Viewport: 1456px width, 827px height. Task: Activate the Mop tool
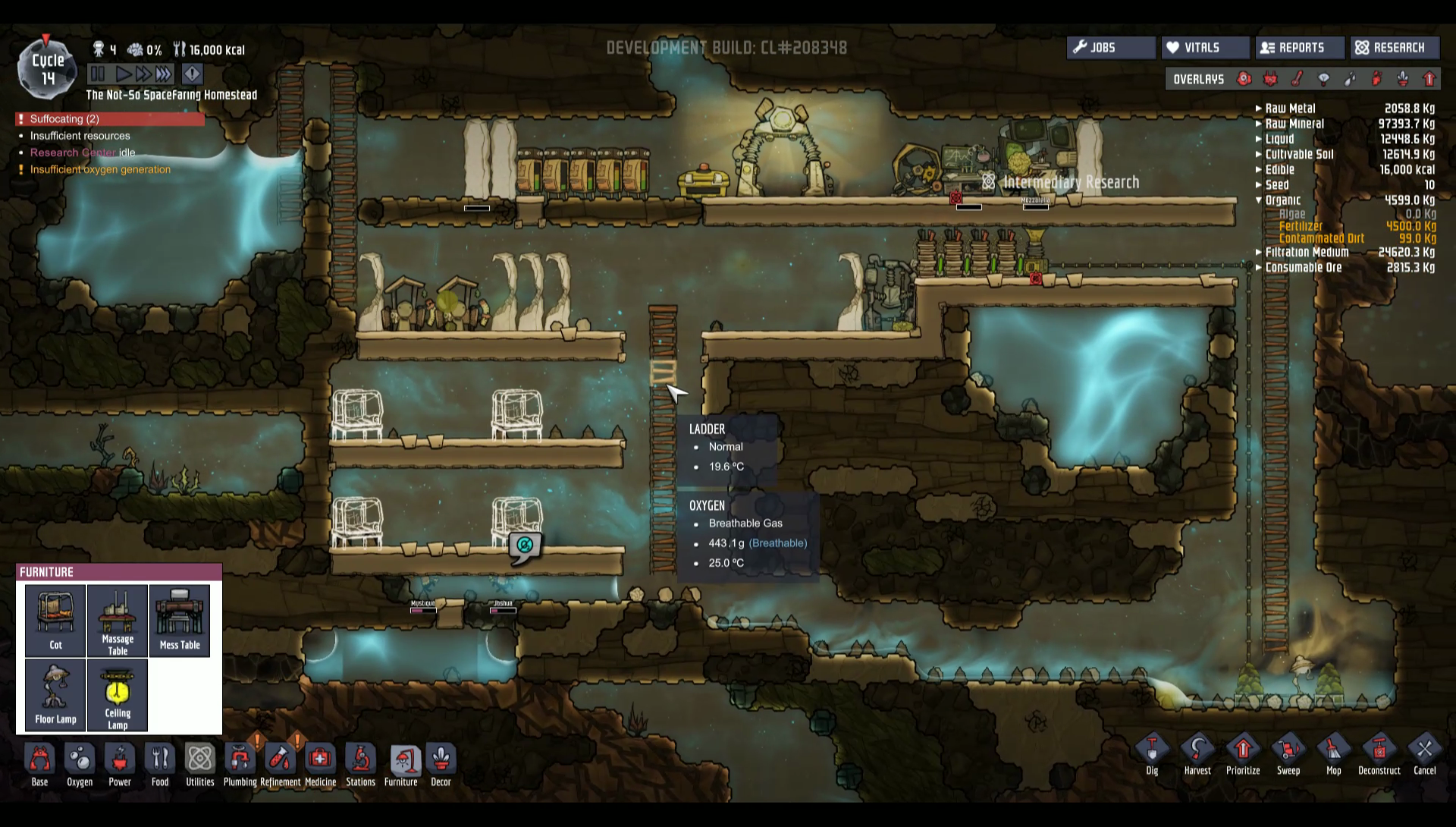[1333, 754]
